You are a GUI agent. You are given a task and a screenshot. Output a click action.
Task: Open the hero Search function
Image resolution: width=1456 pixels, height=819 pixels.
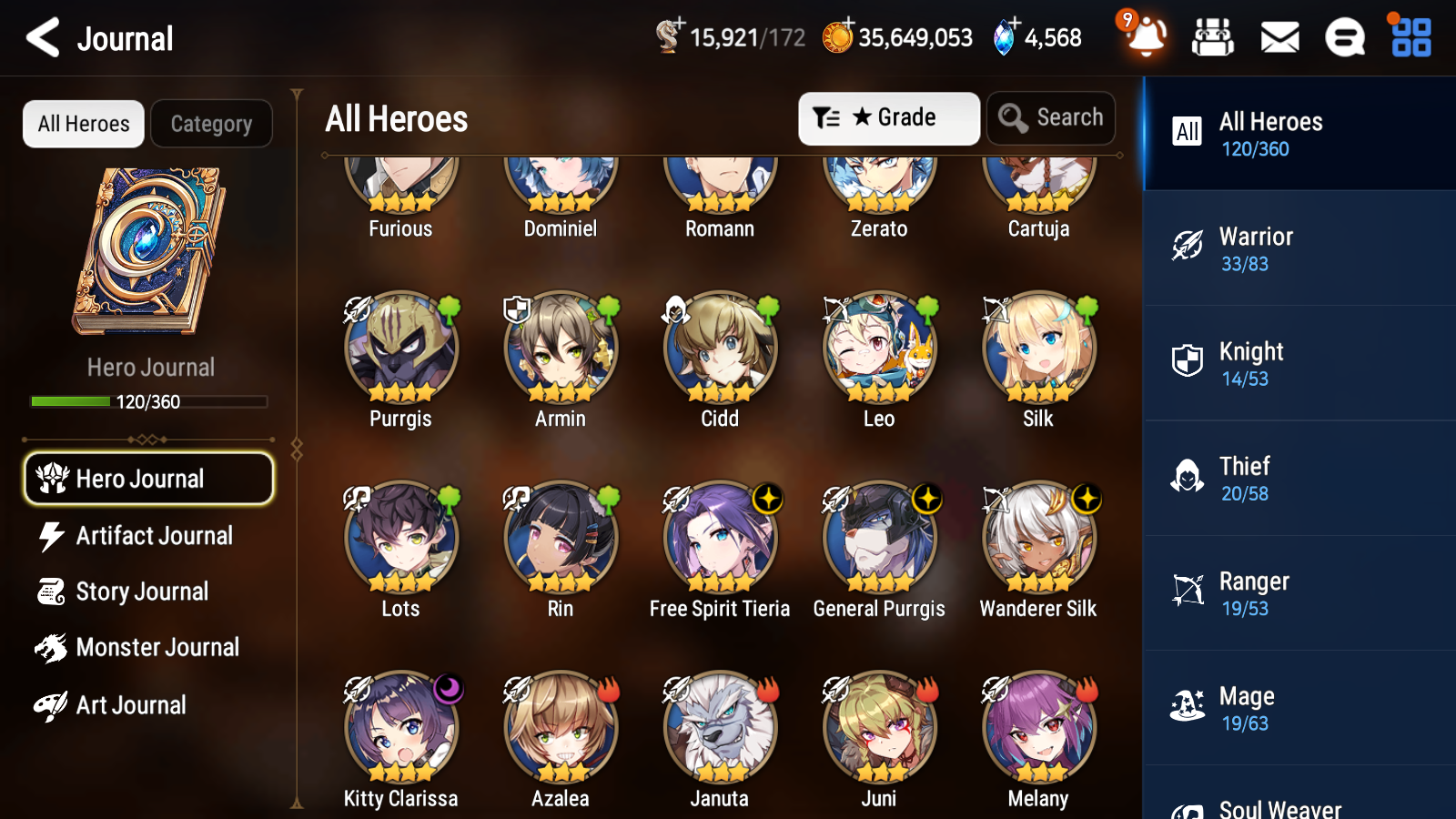point(1050,117)
